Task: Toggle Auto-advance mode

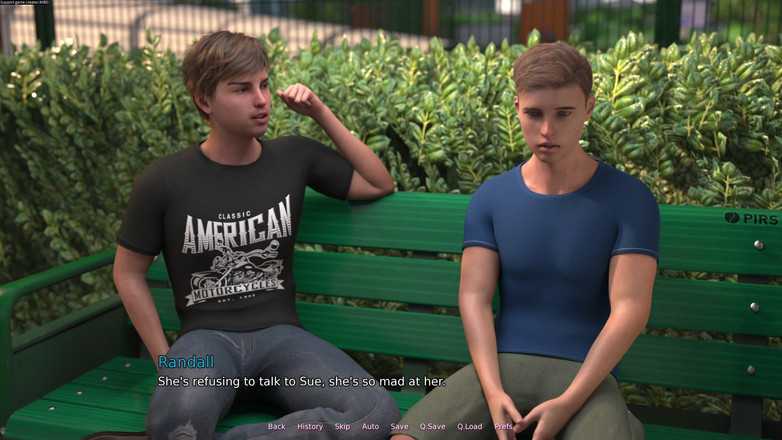Action: point(371,426)
